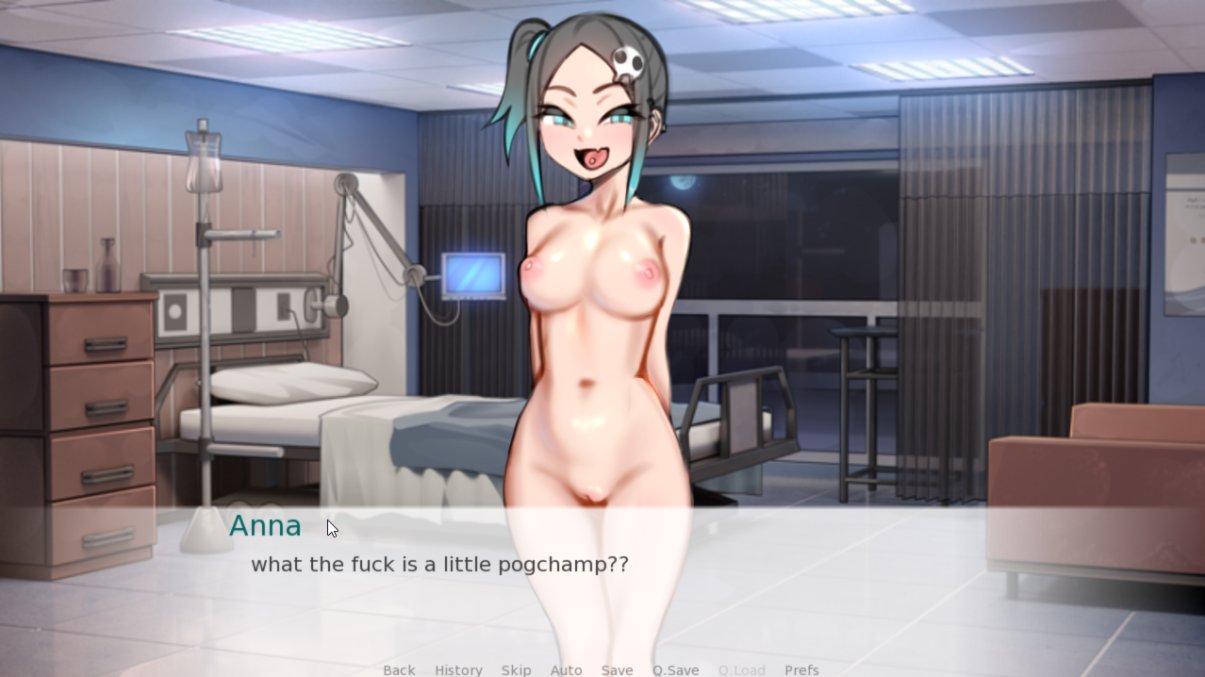Image resolution: width=1205 pixels, height=677 pixels.
Task: Activate Skip to fast-forward dialogue
Action: click(x=516, y=670)
